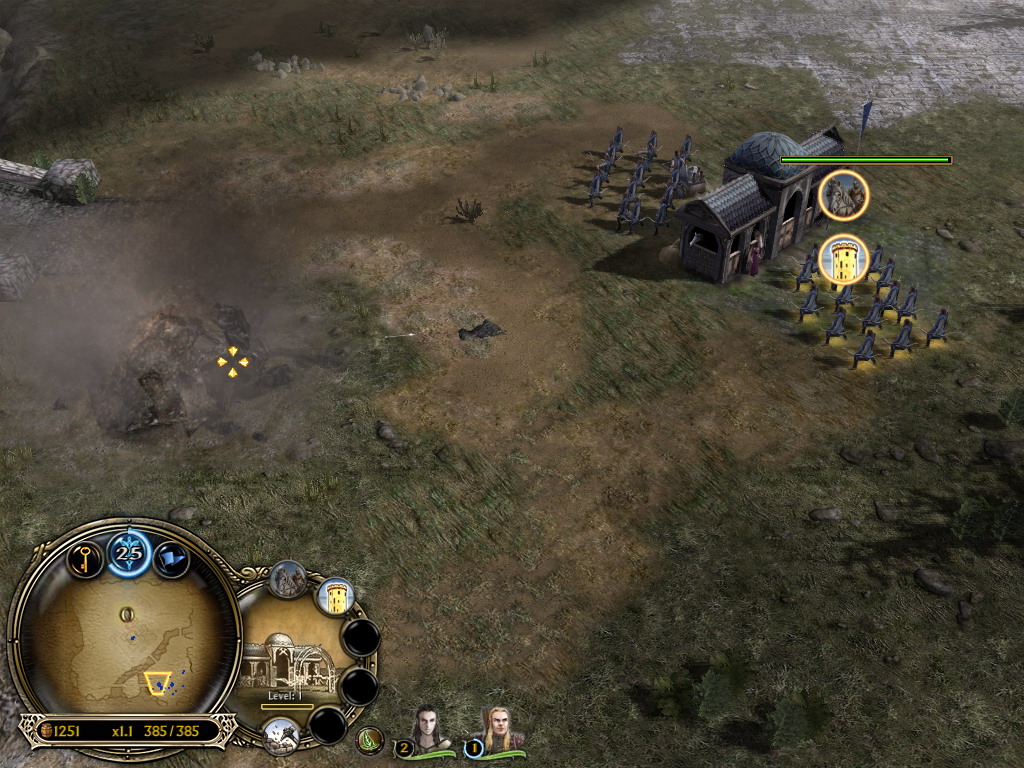Screen dimensions: 1024x768
Task: Click the floating horseman icon beside the stable
Action: point(843,196)
